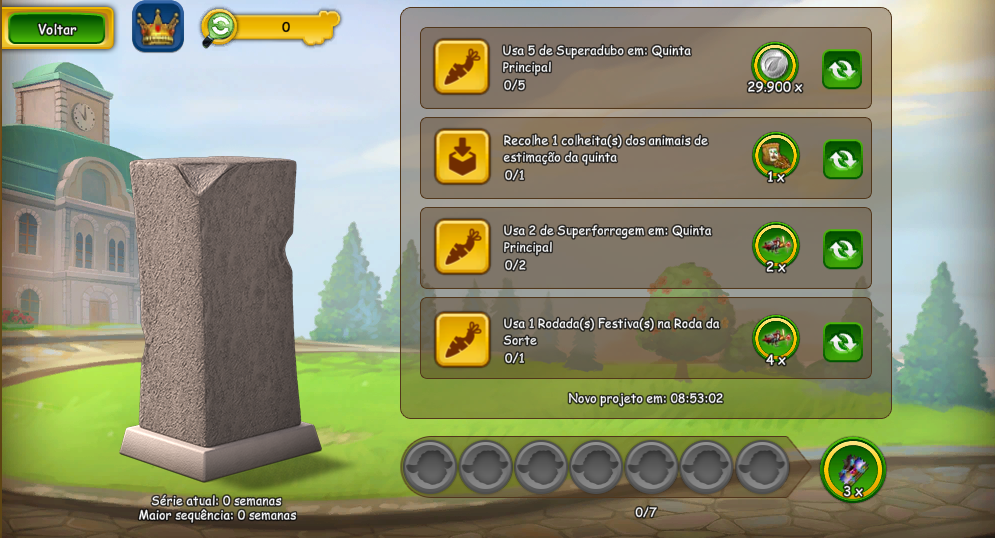Screen dimensions: 995x538
Task: Refresh the Superforragem task
Action: coord(842,249)
